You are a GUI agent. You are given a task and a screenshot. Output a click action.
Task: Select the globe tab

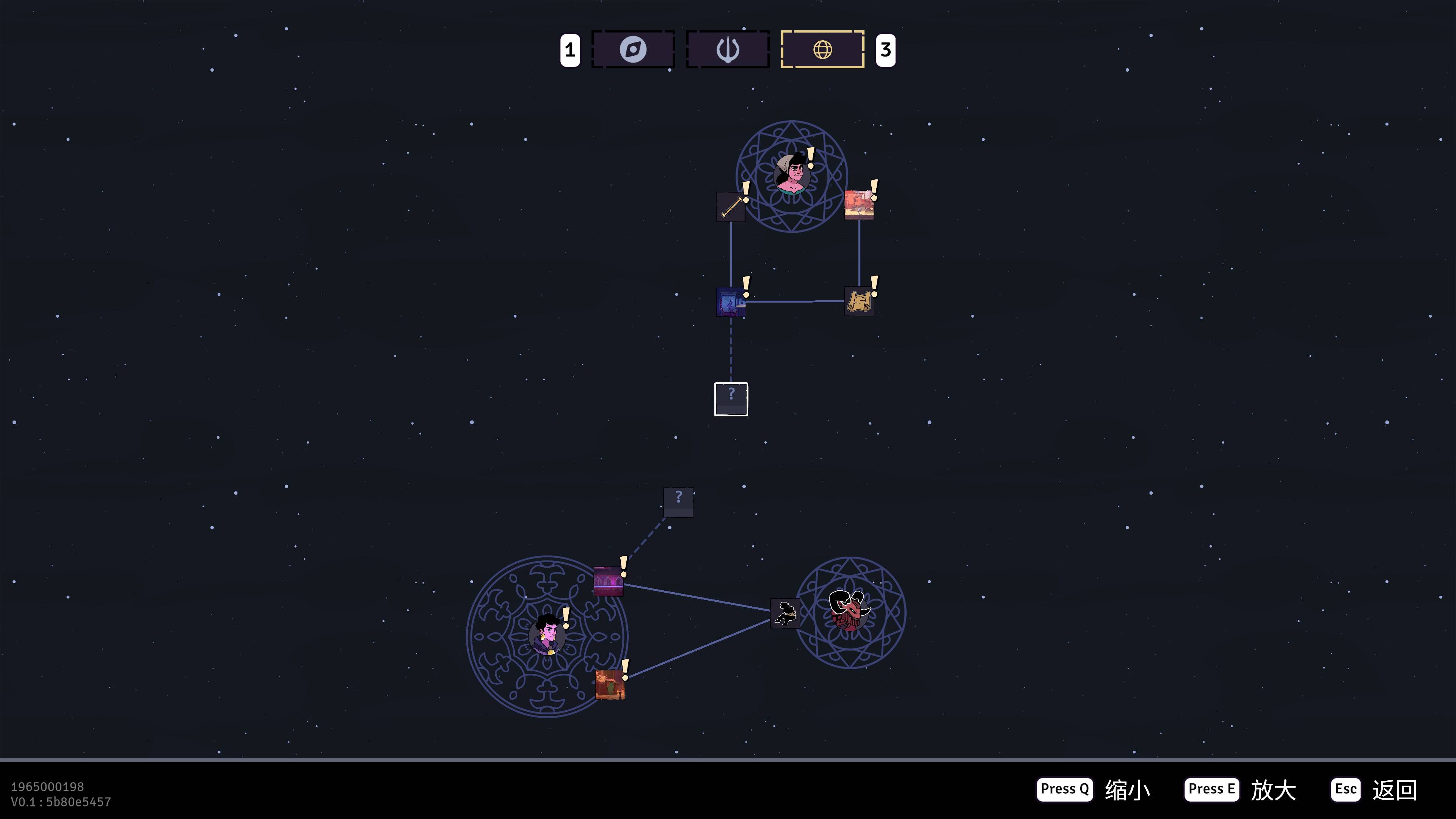[x=822, y=50]
